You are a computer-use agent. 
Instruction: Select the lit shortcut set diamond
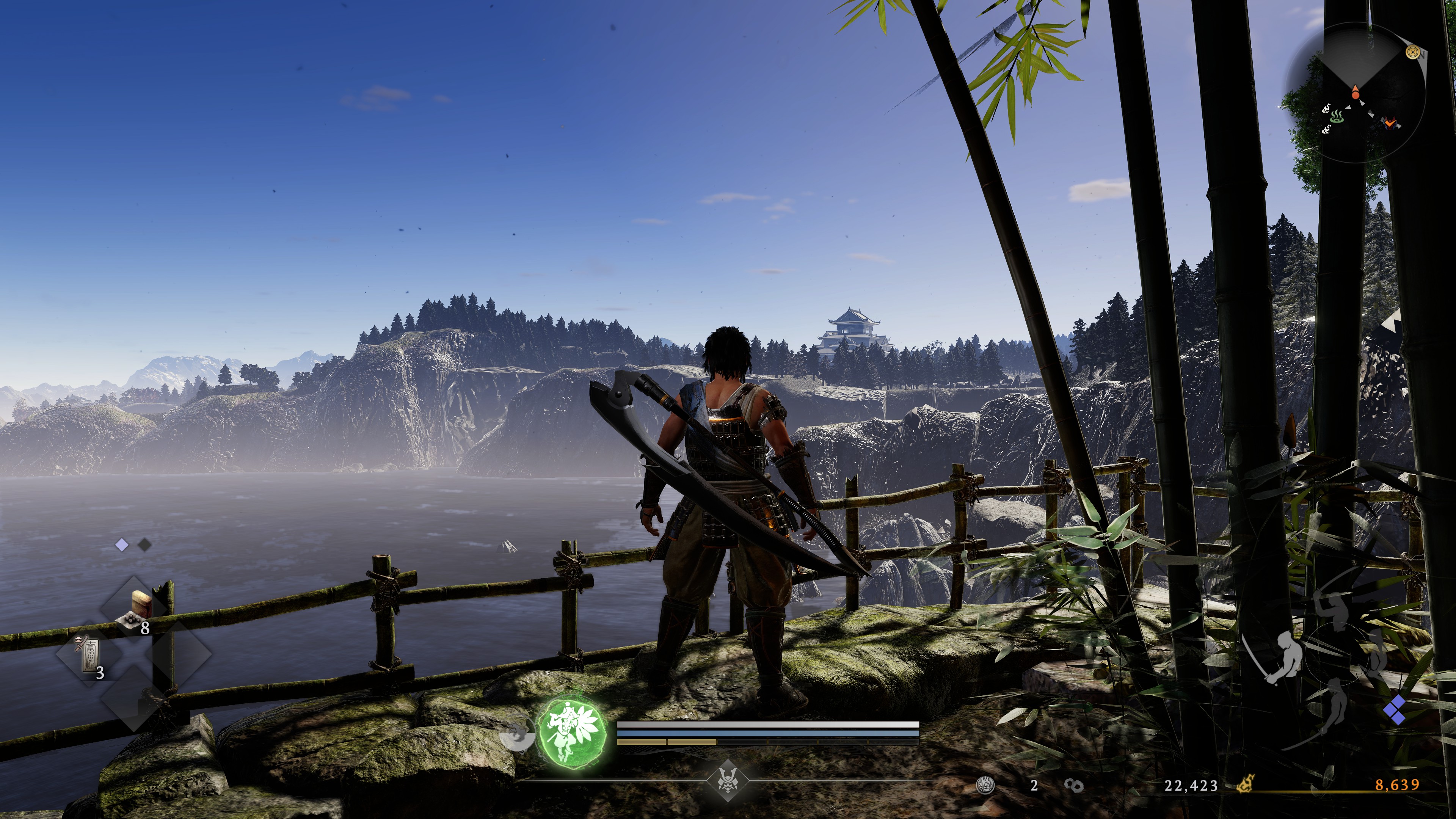click(x=121, y=545)
